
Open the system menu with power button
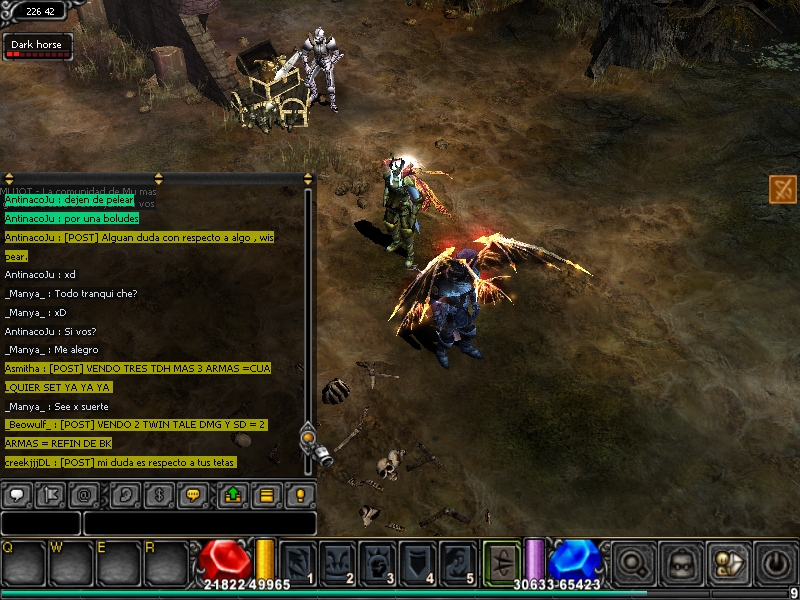(777, 563)
